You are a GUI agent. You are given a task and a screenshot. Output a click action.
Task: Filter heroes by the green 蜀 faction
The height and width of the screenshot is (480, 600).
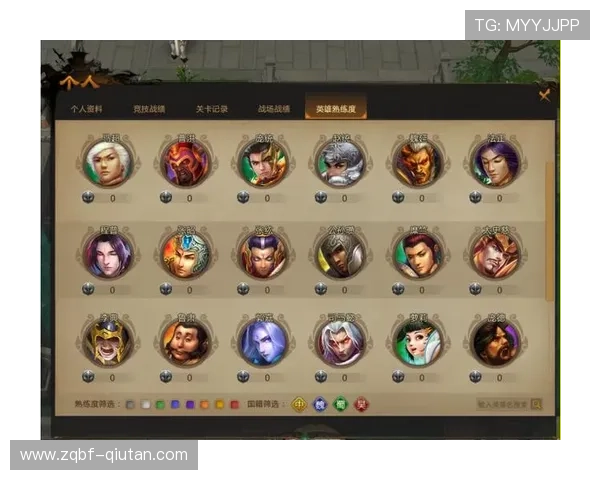pos(340,404)
